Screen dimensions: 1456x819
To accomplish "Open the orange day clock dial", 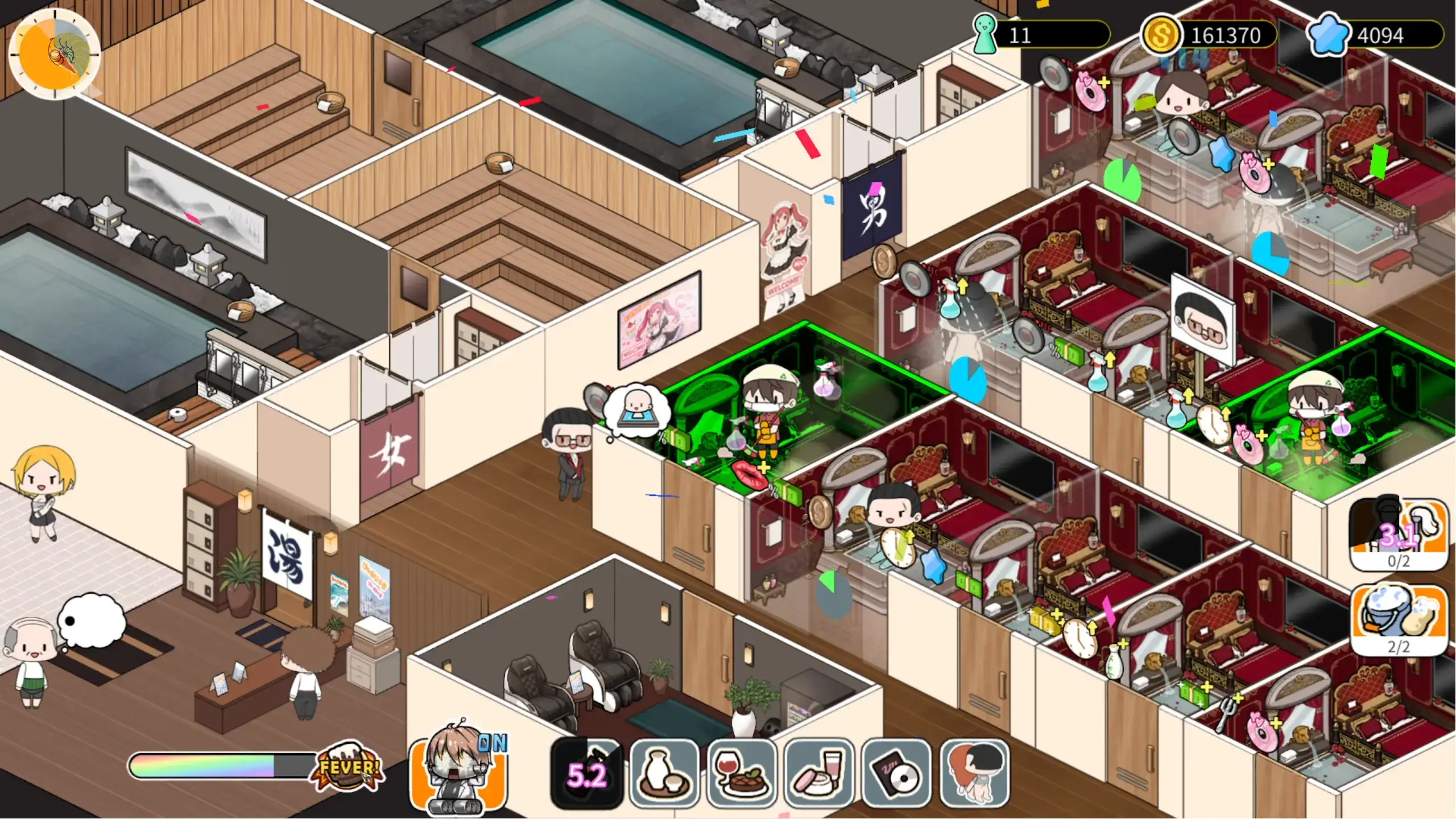I will point(55,54).
